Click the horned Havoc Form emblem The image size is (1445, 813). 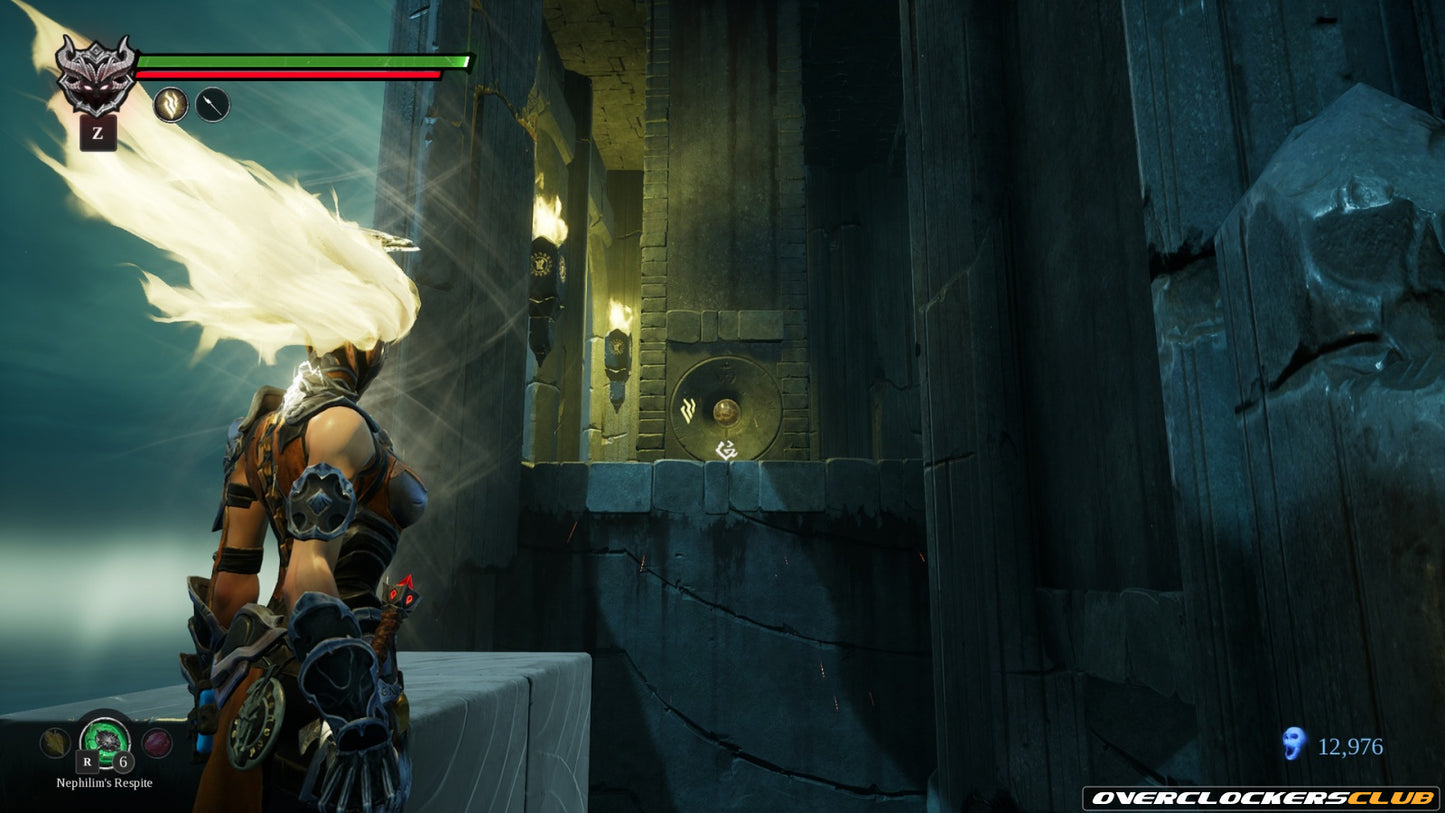click(x=96, y=73)
